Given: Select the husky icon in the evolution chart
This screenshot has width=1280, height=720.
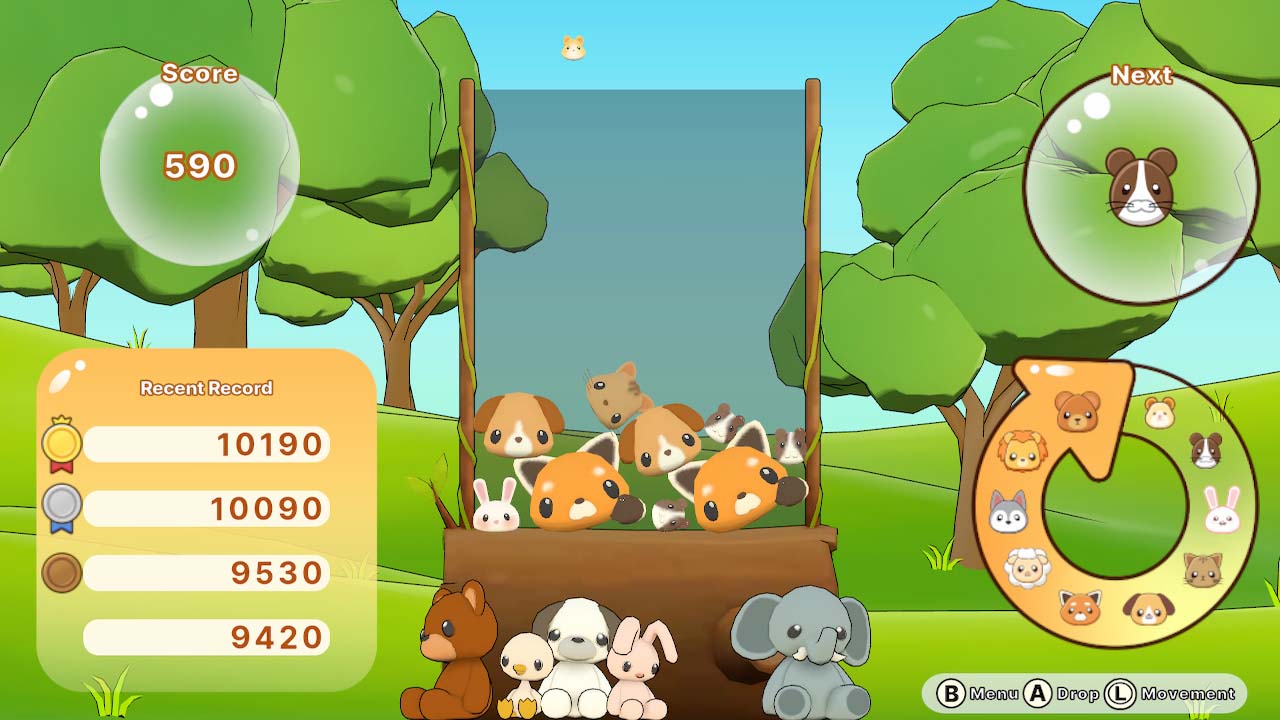Looking at the screenshot, I should pos(1010,512).
